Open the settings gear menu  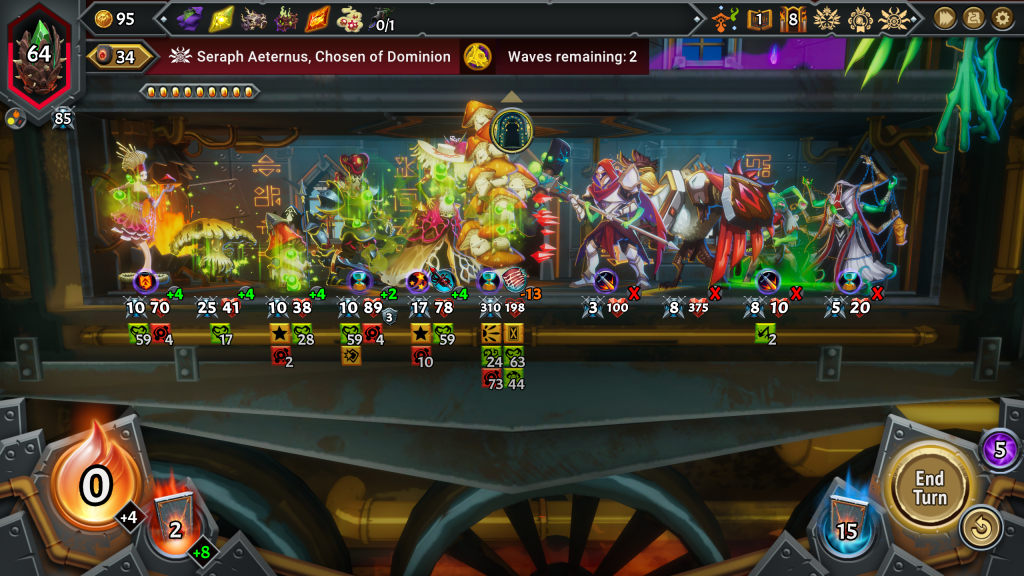coord(1002,18)
